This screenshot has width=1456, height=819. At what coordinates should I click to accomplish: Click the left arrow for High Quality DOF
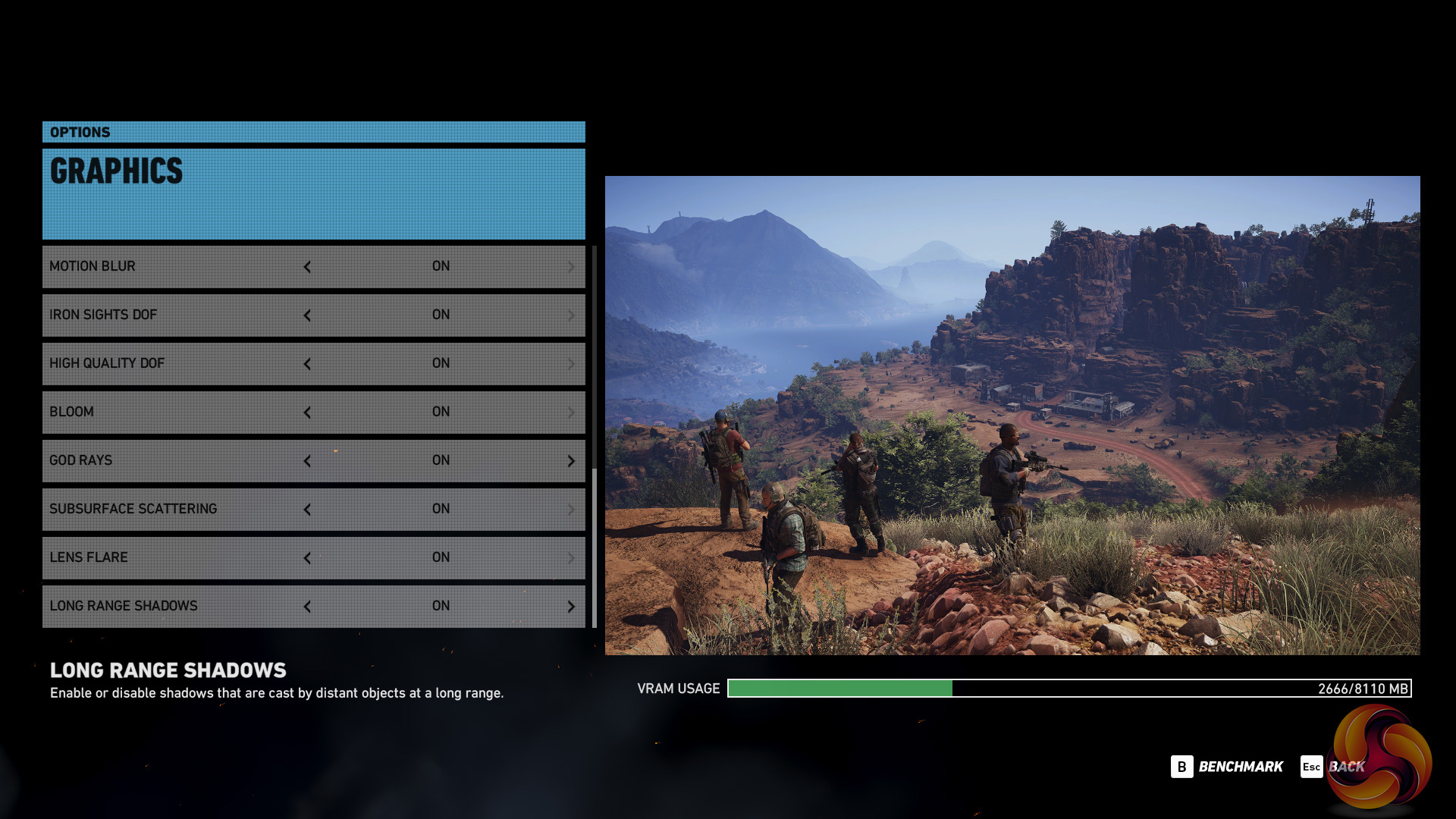point(307,364)
